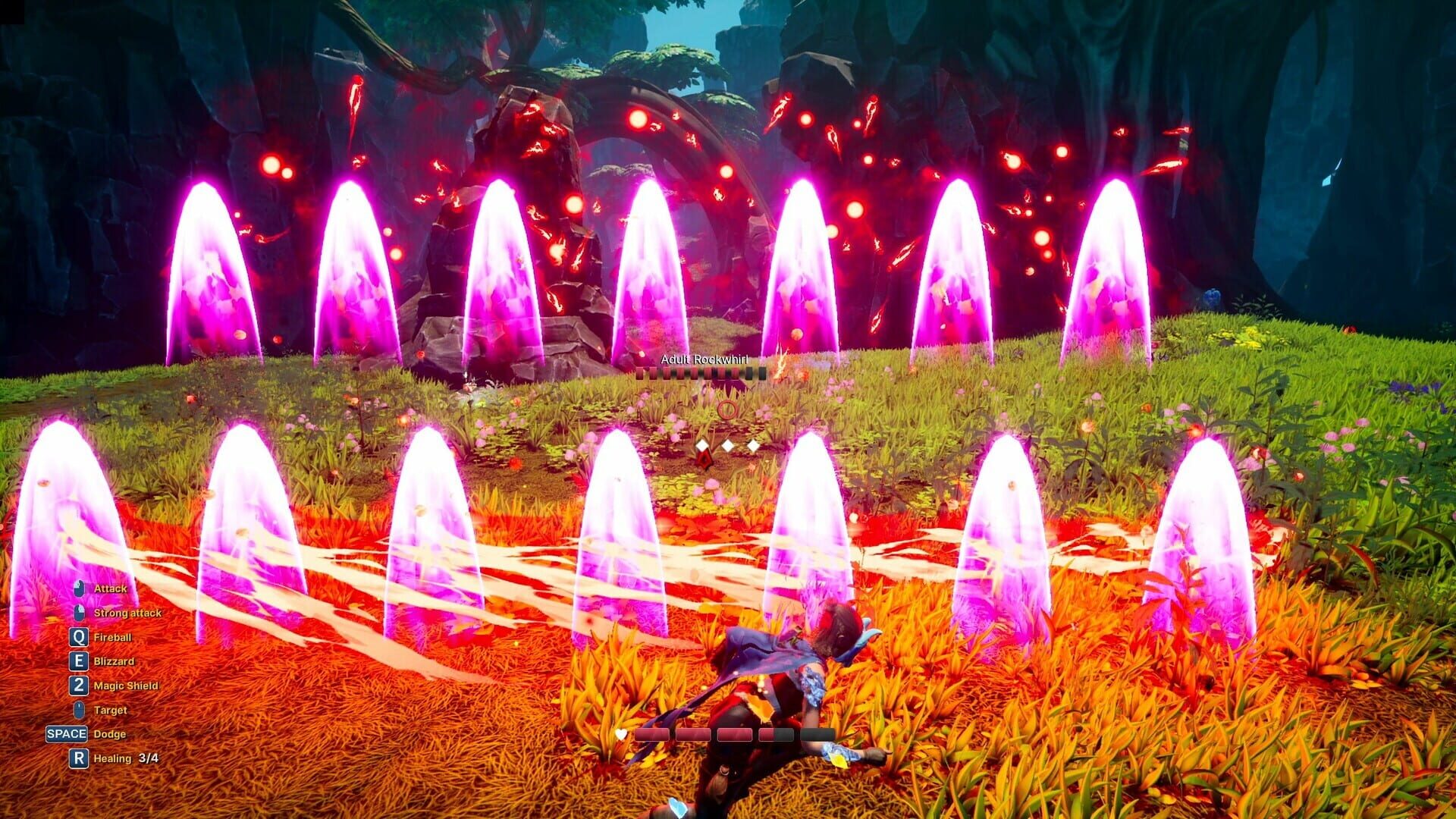Expand the red diamond sigil below the reticle
This screenshot has height=819, width=1456.
point(704,460)
